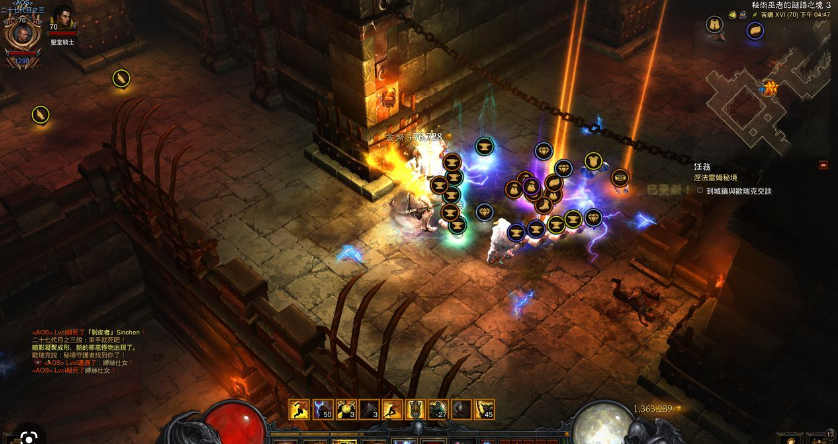The height and width of the screenshot is (444, 838).
Task: Click the buff icon showing 27 stacks
Action: [441, 408]
